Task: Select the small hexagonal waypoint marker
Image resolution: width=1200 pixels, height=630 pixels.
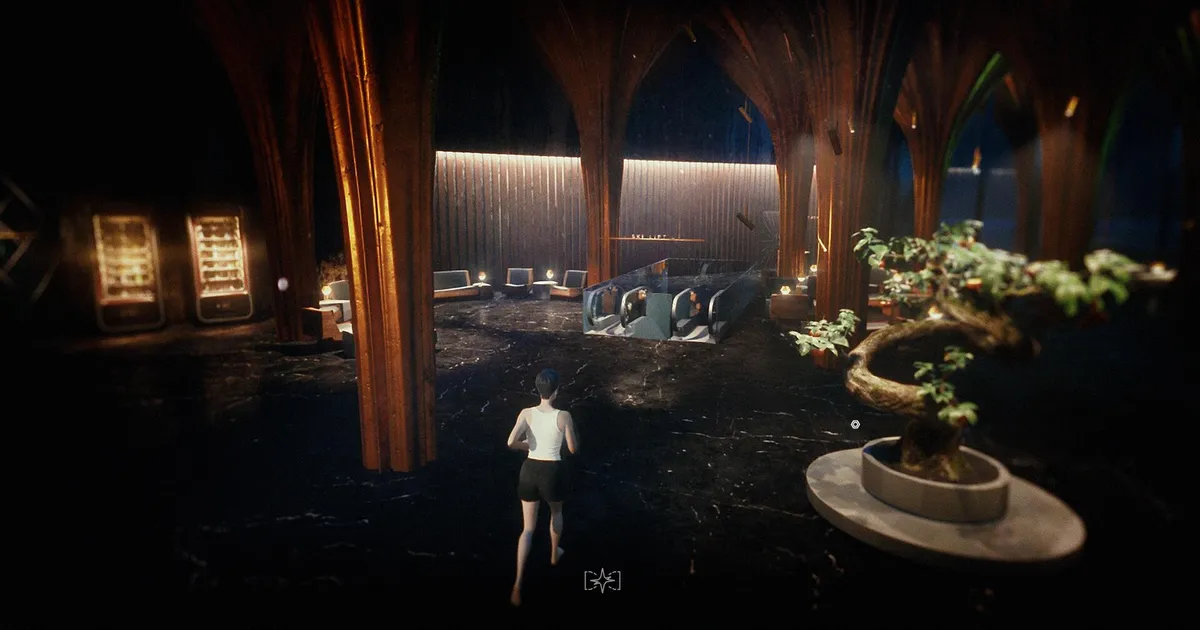Action: coord(855,424)
